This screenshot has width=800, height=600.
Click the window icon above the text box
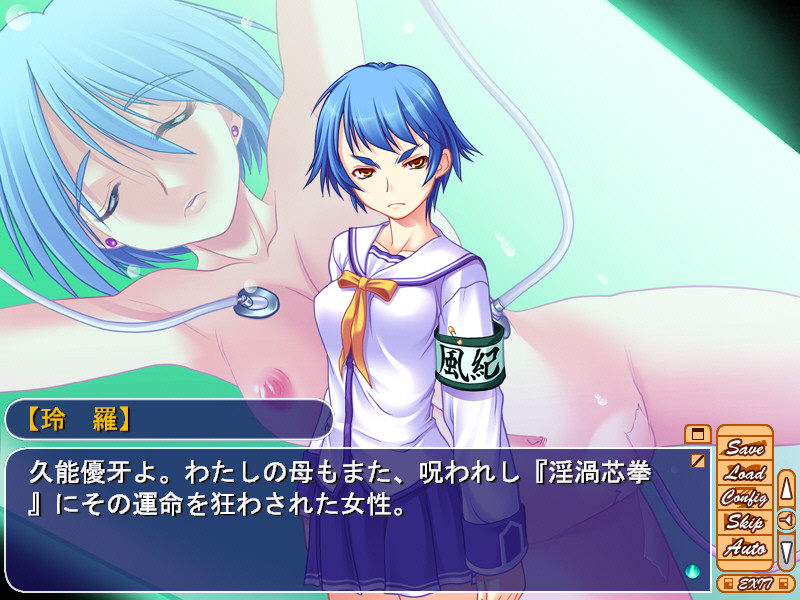pos(697,434)
